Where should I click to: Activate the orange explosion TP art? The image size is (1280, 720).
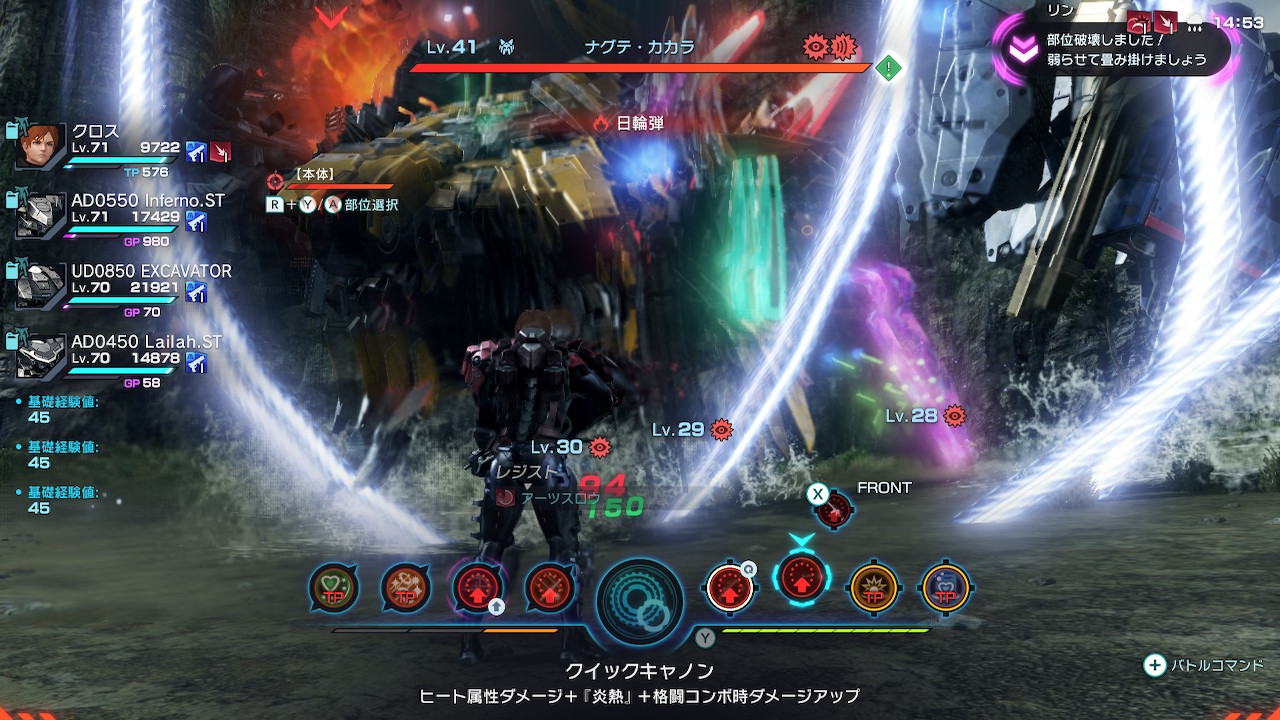[x=873, y=588]
